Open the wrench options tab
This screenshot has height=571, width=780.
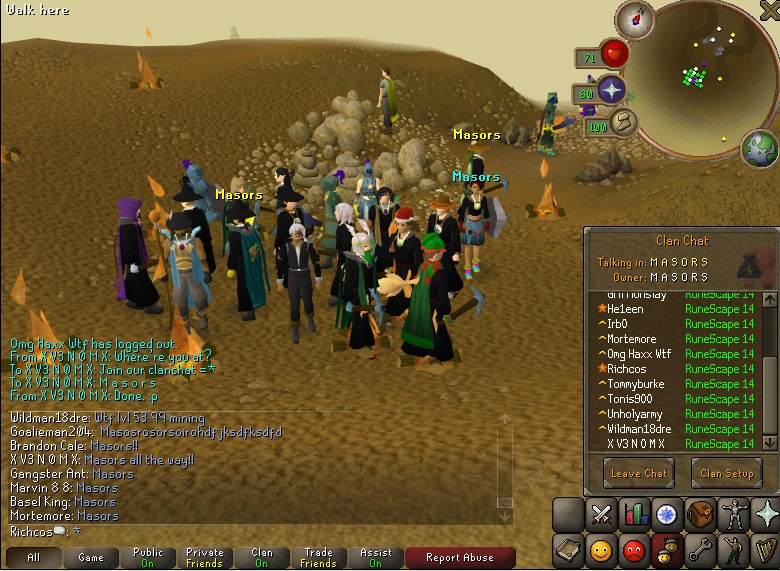(700, 550)
